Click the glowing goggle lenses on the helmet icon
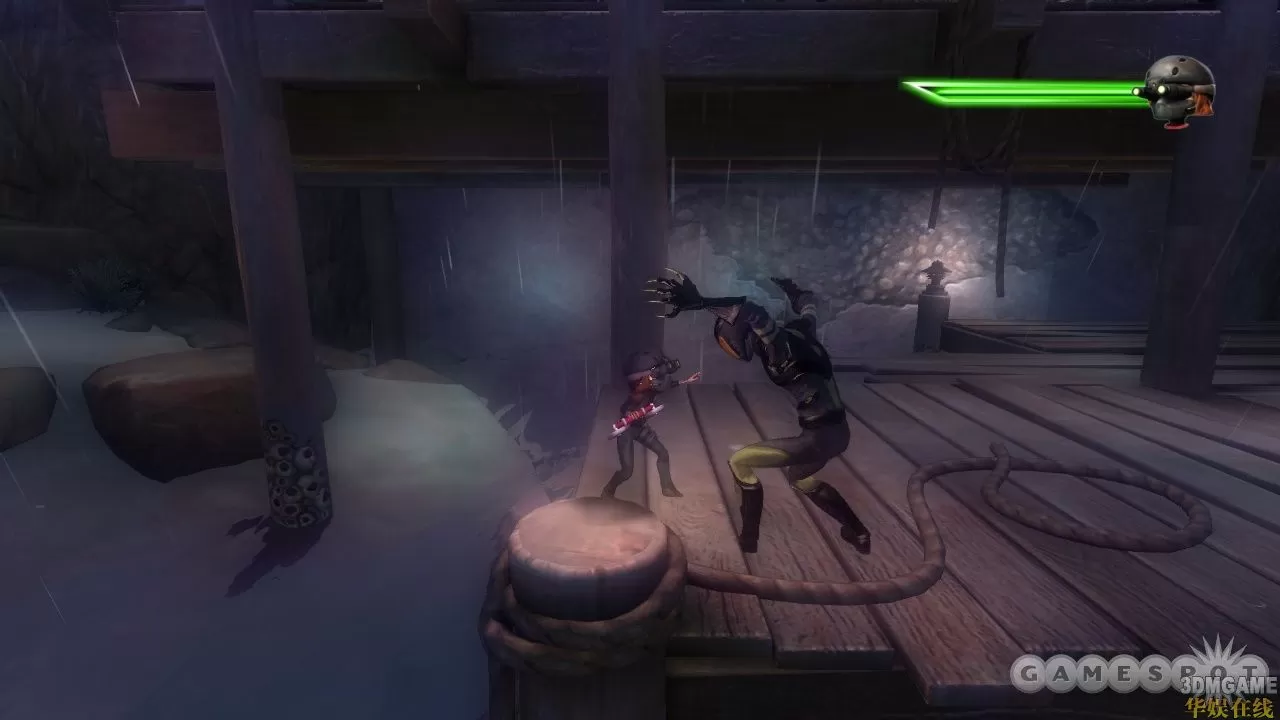1280x720 pixels. (x=1161, y=88)
